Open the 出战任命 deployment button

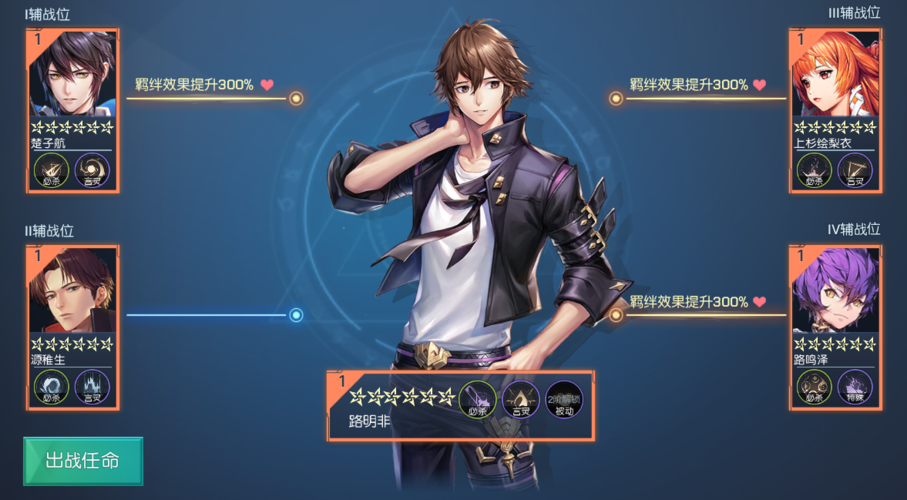coord(83,461)
